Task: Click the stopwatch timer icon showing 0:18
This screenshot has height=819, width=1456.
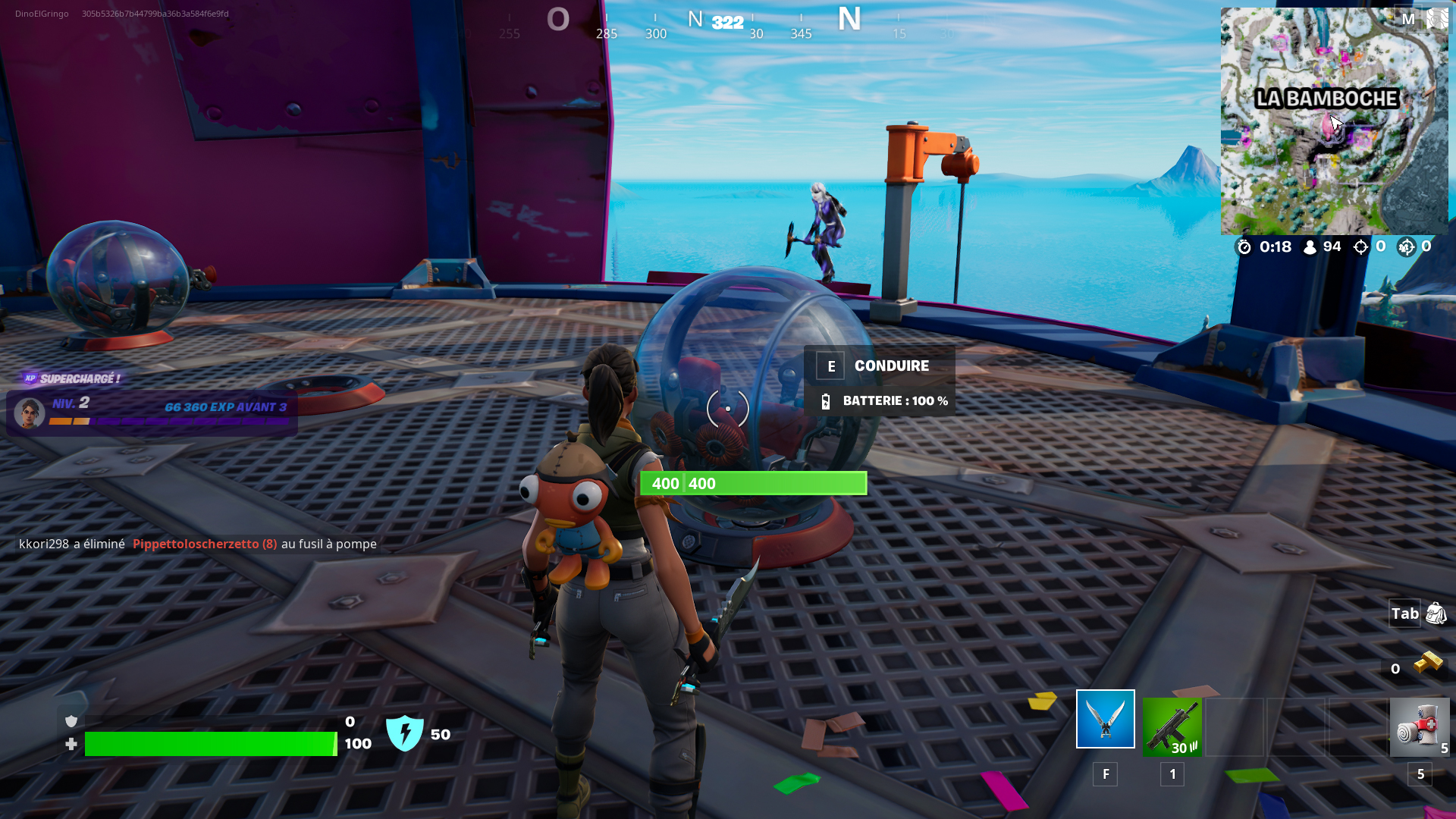Action: point(1244,246)
